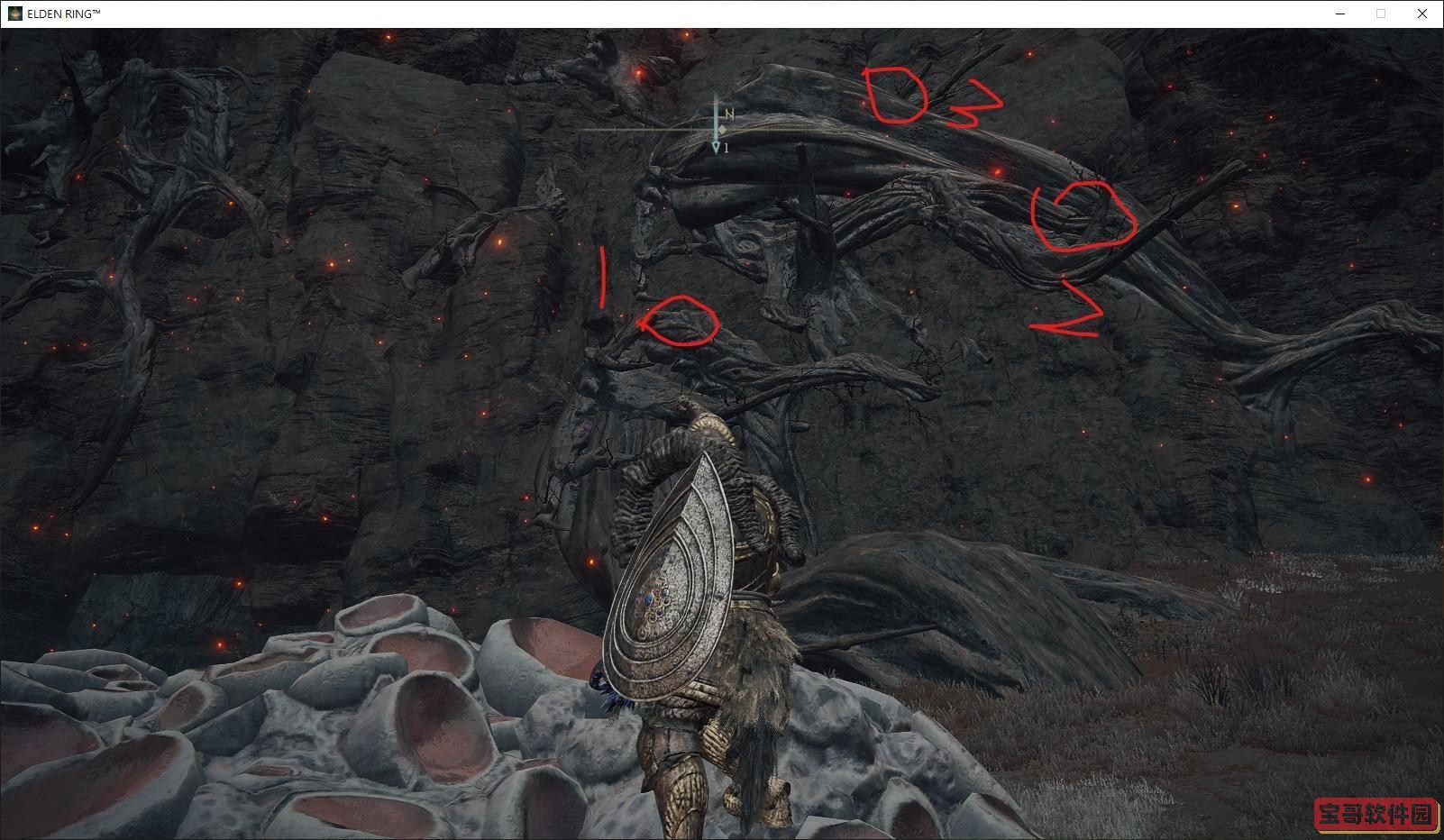Minimize the ELDEN RING window
The width and height of the screenshot is (1444, 840).
[1340, 14]
